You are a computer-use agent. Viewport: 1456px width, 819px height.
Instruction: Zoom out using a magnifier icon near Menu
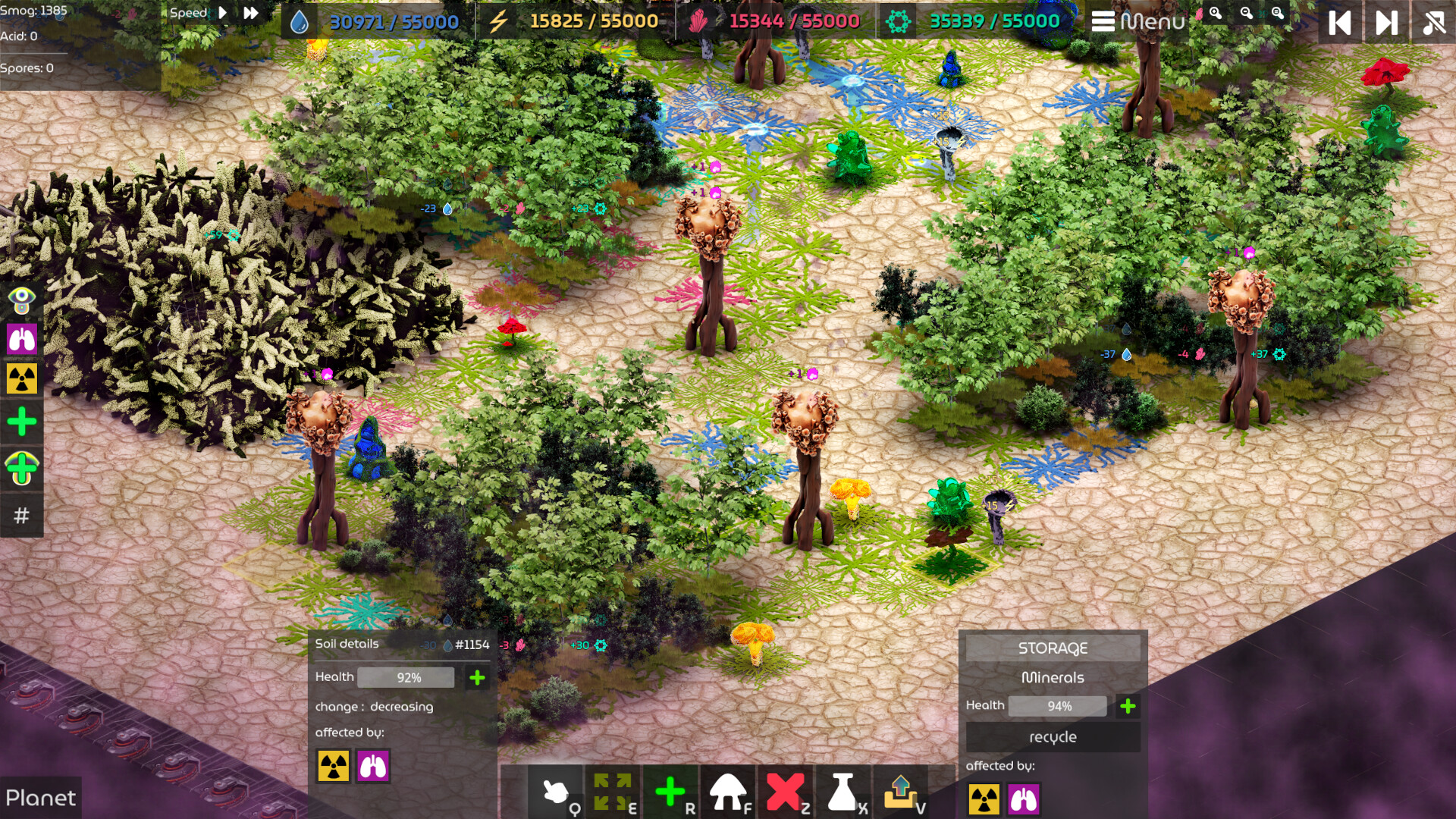click(x=1247, y=14)
